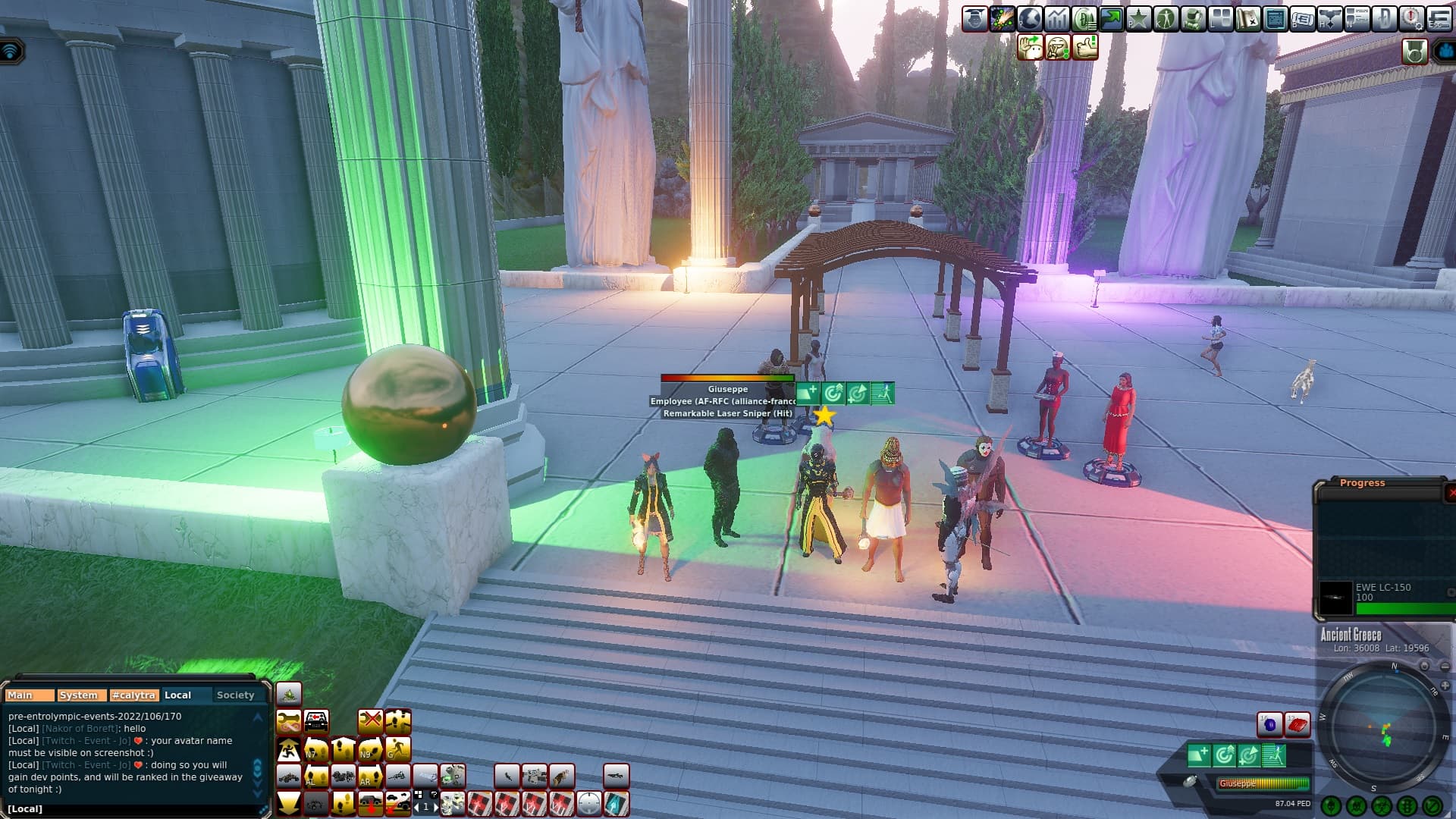This screenshot has width=1456, height=819.
Task: Activate the thumbs-up emote icon
Action: click(x=1085, y=47)
